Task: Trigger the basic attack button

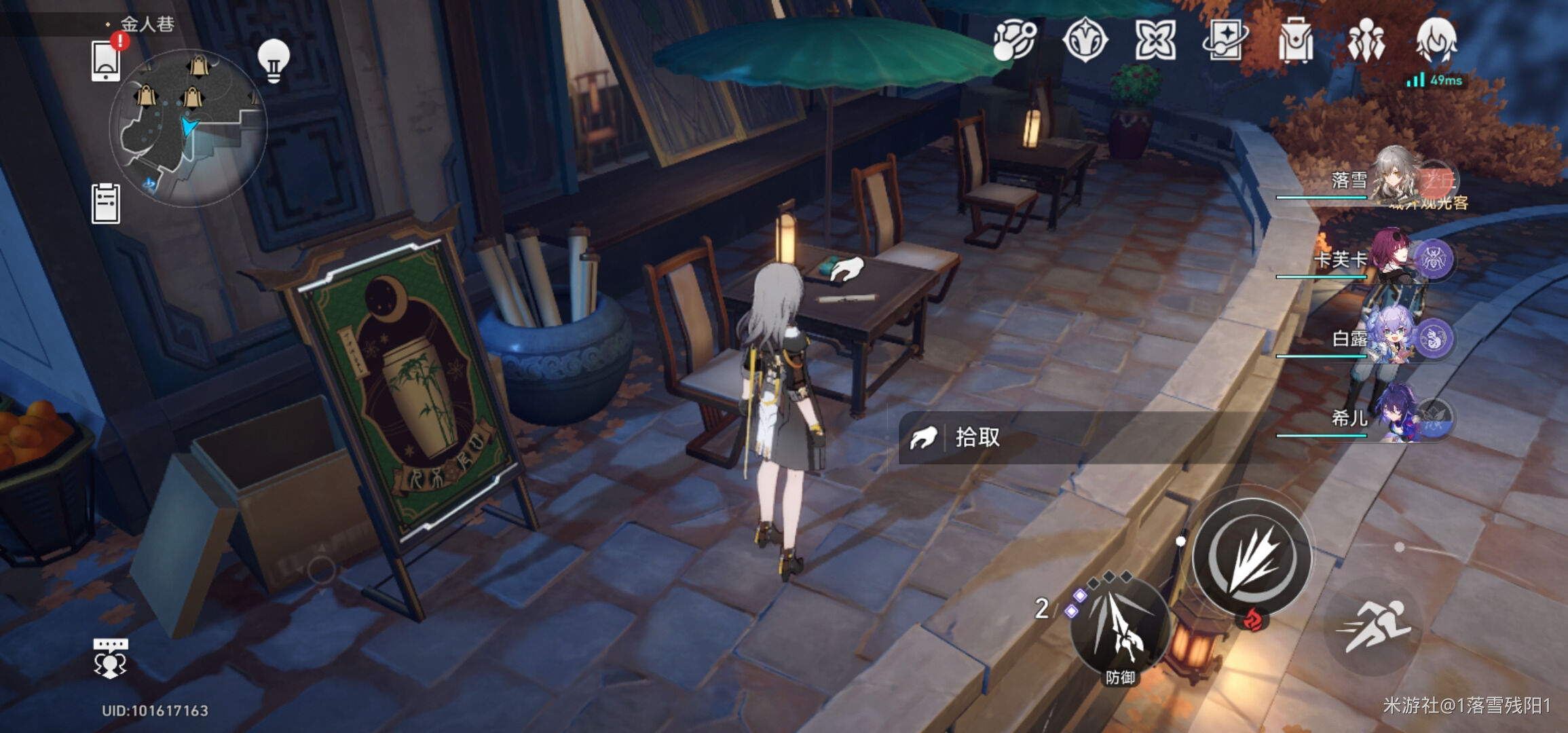Action: (x=1252, y=557)
